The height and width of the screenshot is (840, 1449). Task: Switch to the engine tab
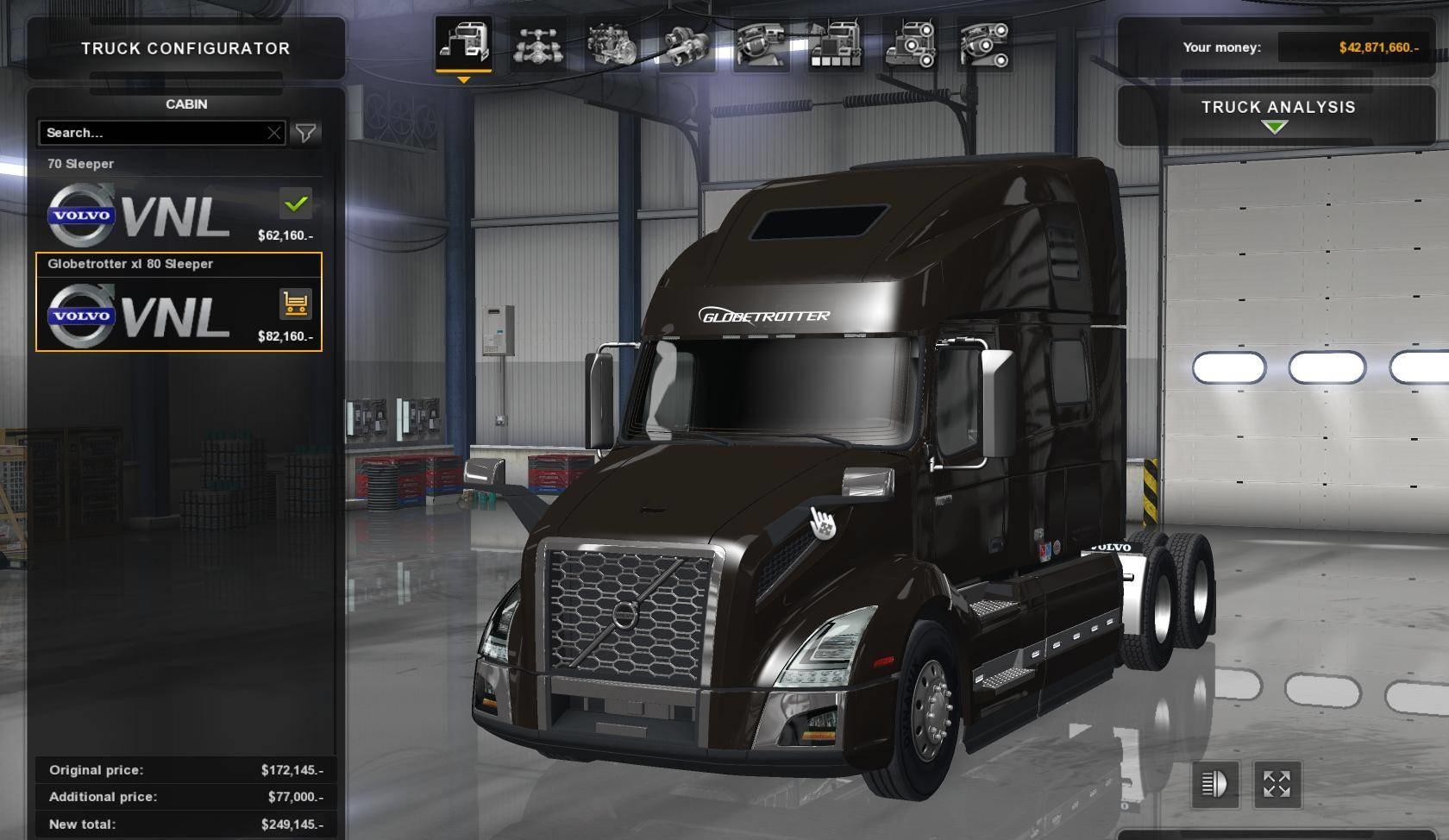612,45
